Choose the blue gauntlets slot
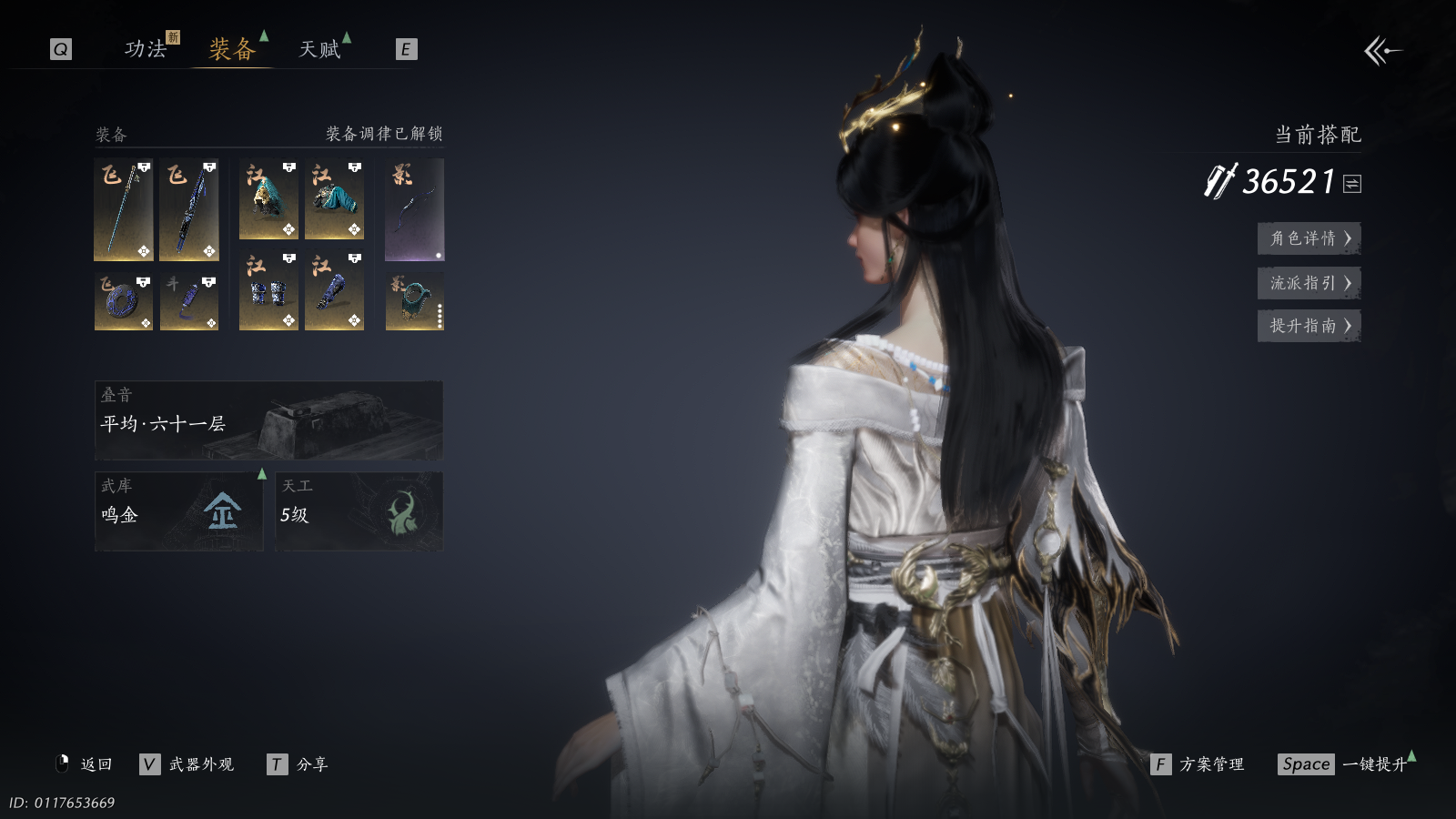This screenshot has width=1456, height=819. click(x=268, y=291)
